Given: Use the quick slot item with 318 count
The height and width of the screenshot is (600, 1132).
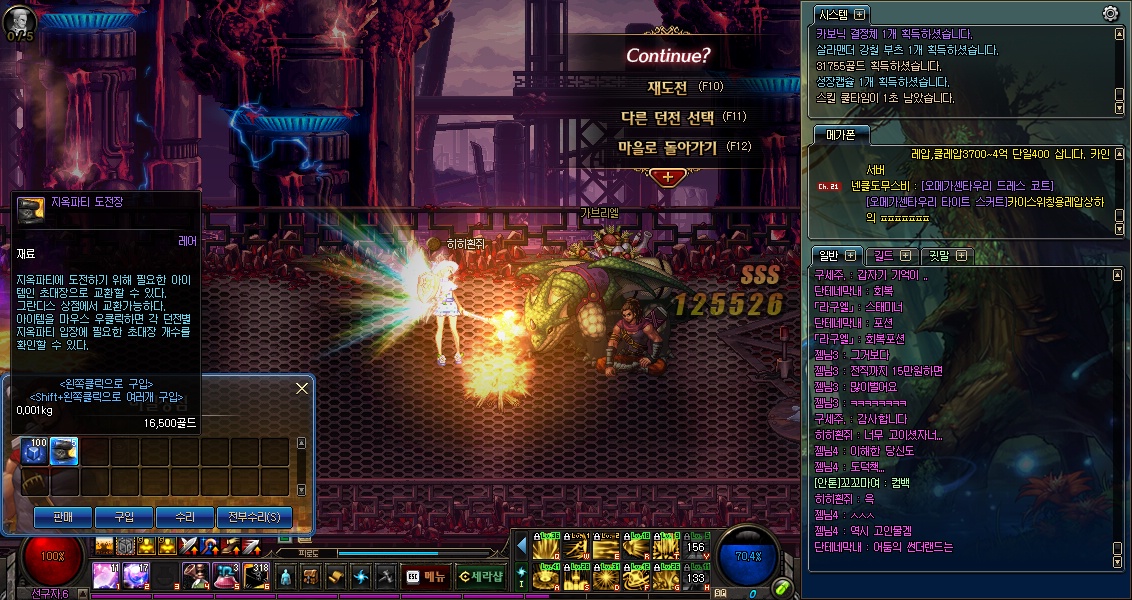Looking at the screenshot, I should 257,575.
